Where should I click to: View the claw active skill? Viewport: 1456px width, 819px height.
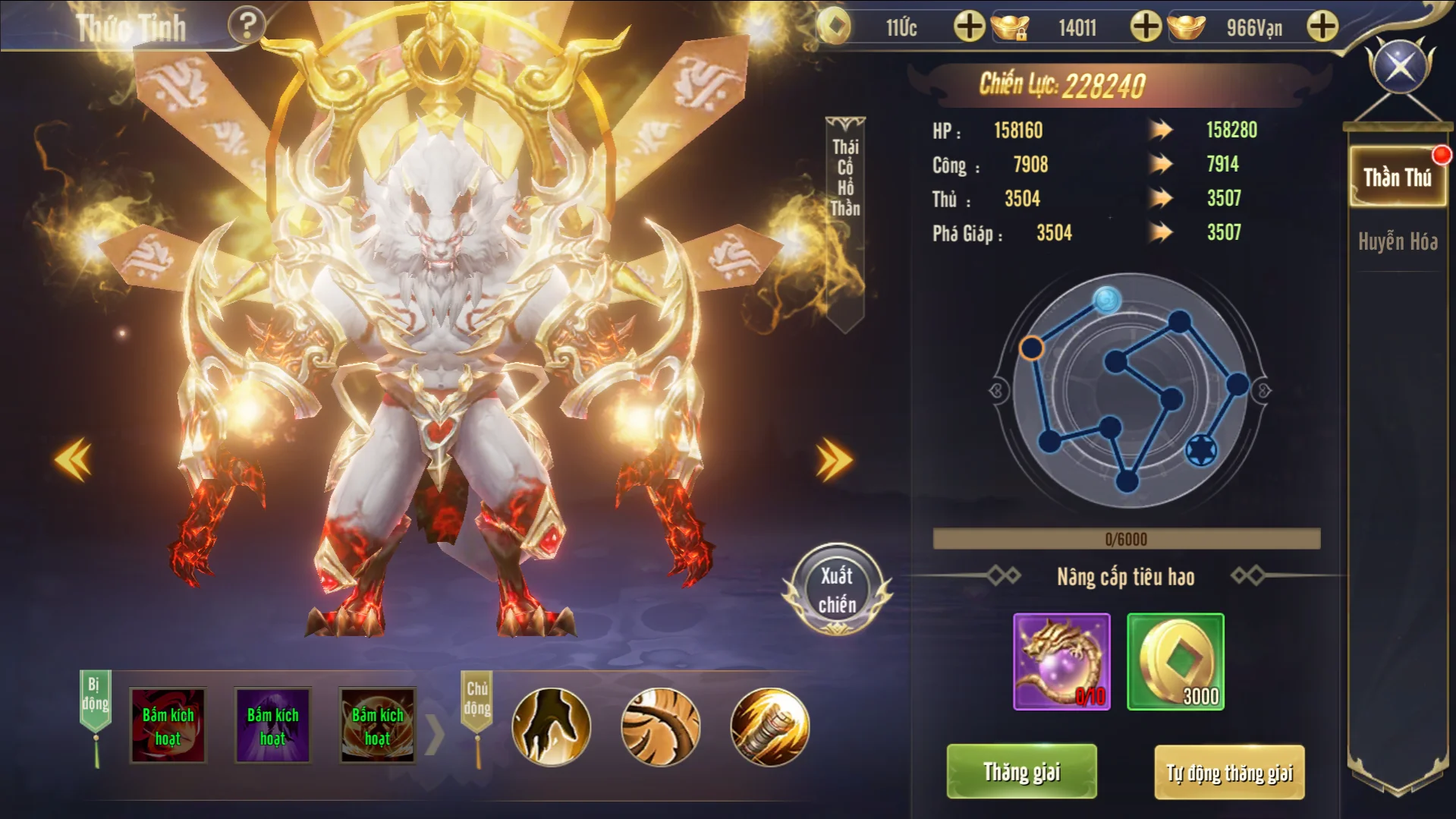(x=552, y=726)
